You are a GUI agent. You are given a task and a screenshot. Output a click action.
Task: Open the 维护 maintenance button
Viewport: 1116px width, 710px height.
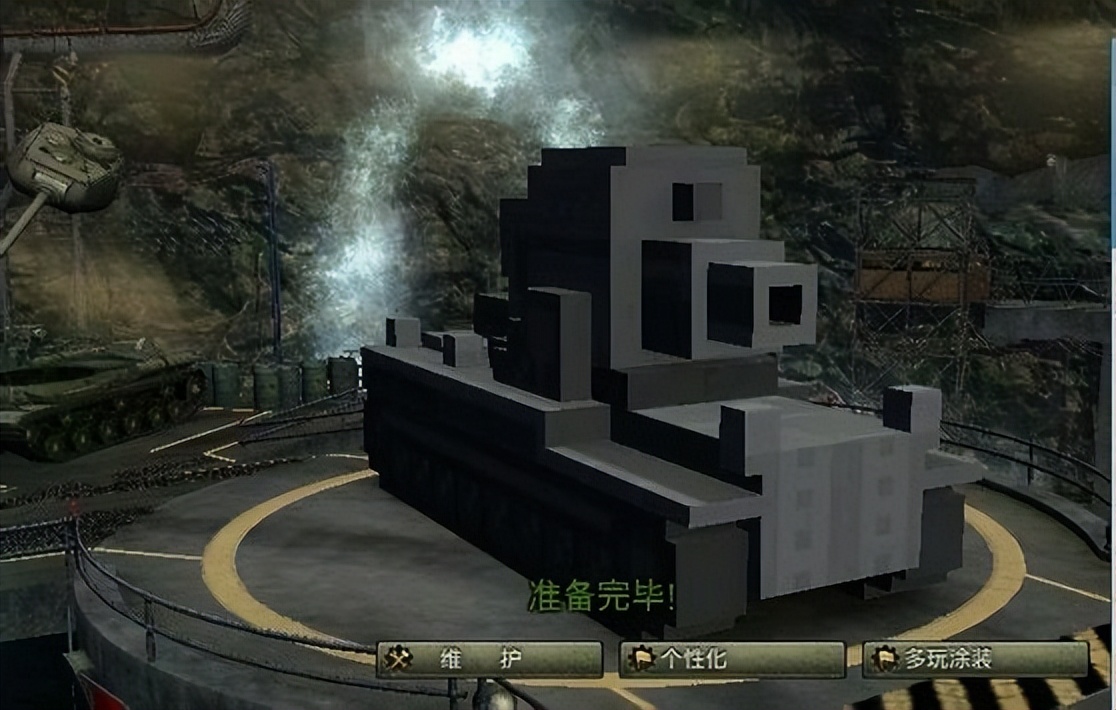(489, 659)
